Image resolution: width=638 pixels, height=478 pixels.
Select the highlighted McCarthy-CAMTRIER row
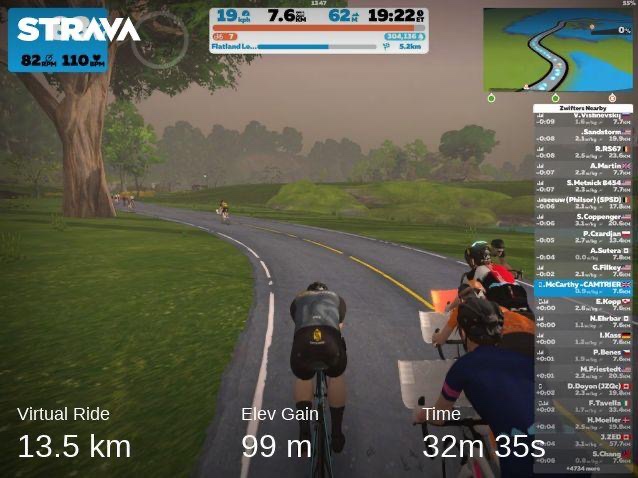pos(585,287)
